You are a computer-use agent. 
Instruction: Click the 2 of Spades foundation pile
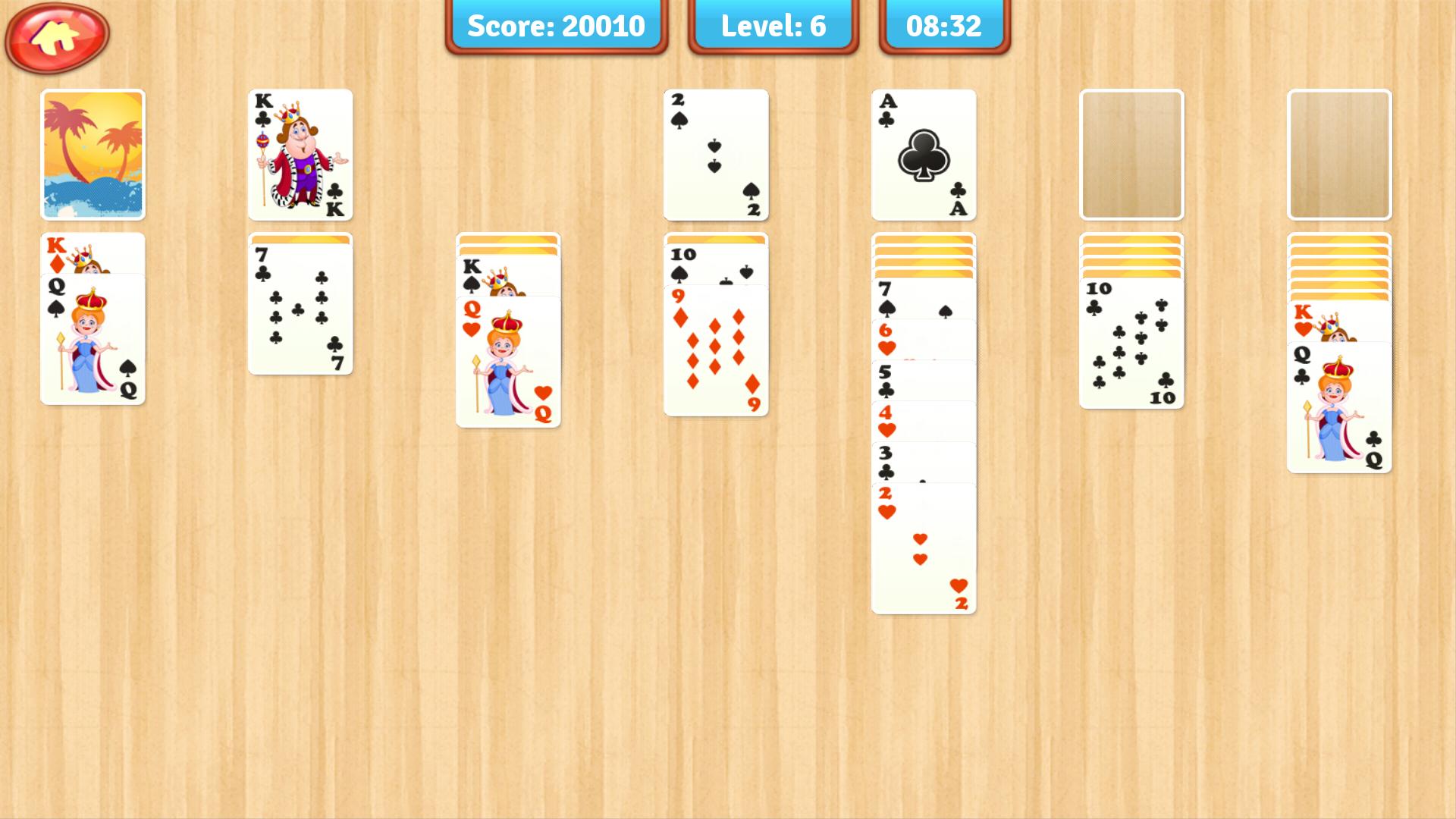[x=714, y=154]
